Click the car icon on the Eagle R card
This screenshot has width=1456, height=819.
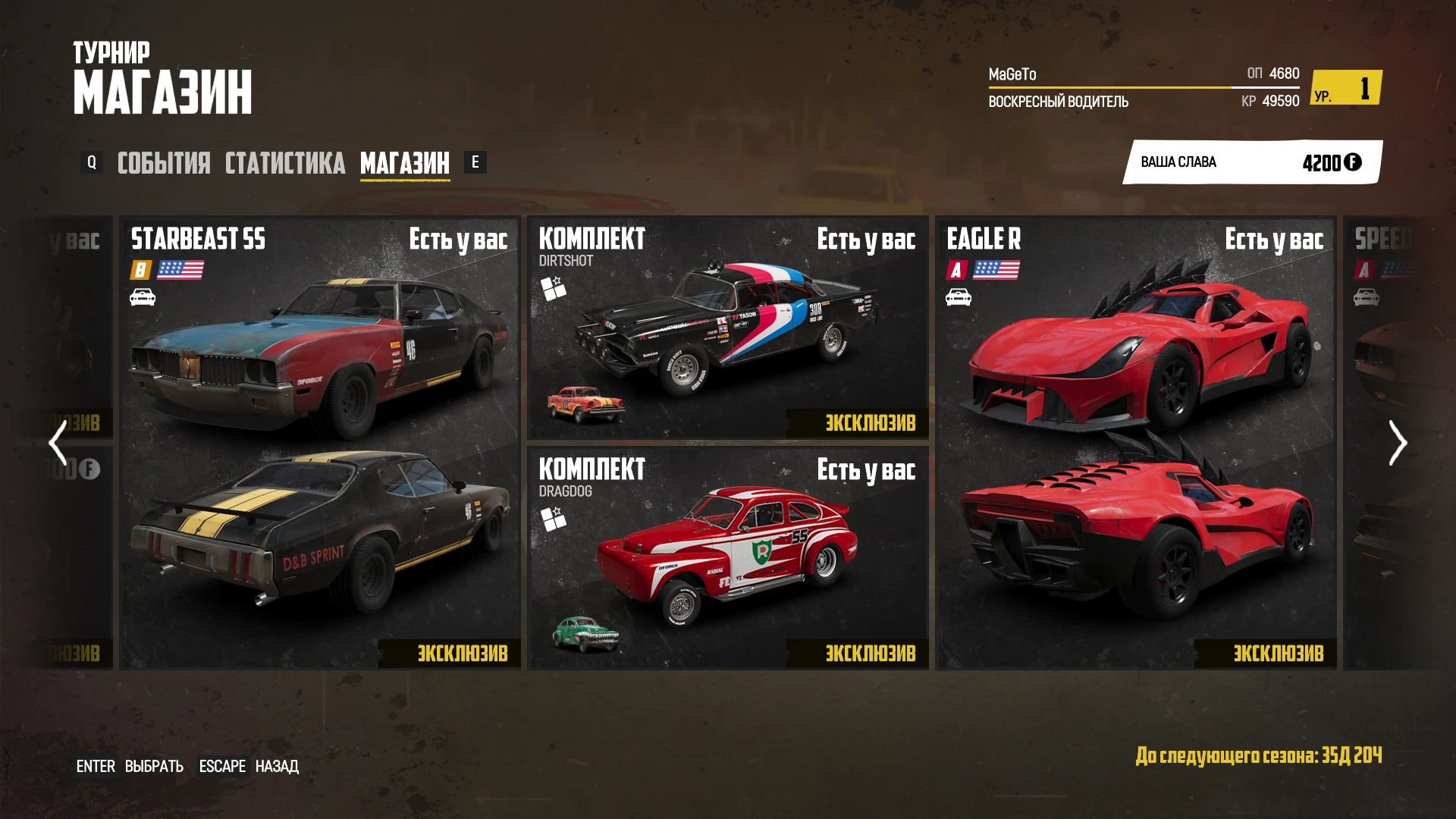(958, 299)
